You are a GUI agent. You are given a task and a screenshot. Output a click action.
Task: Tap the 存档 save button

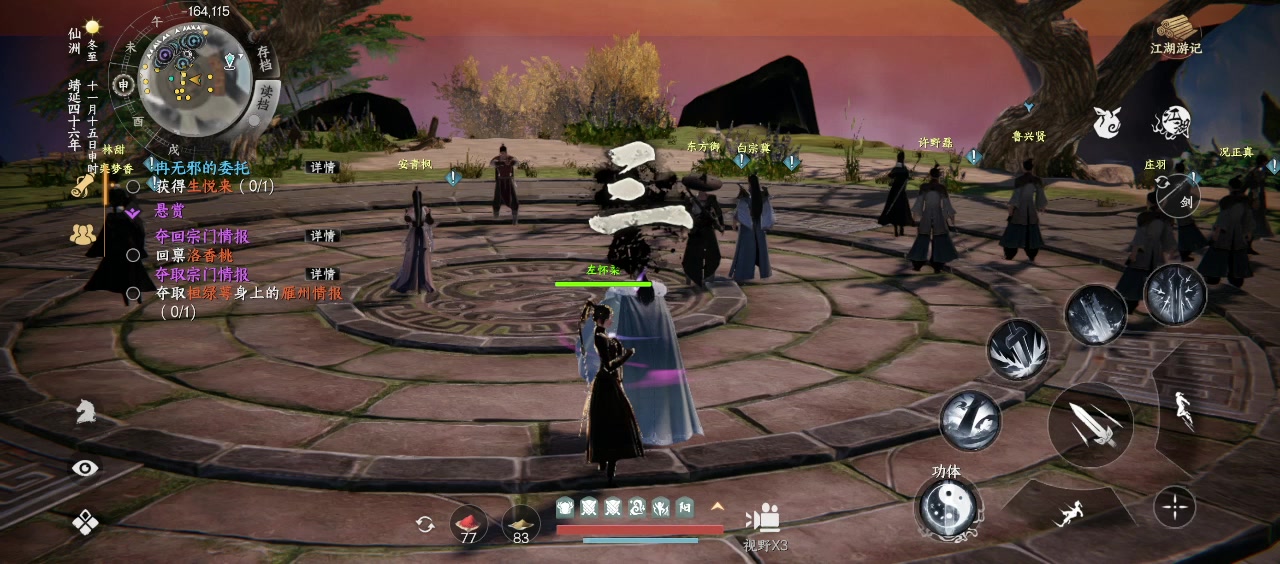pyautogui.click(x=265, y=58)
